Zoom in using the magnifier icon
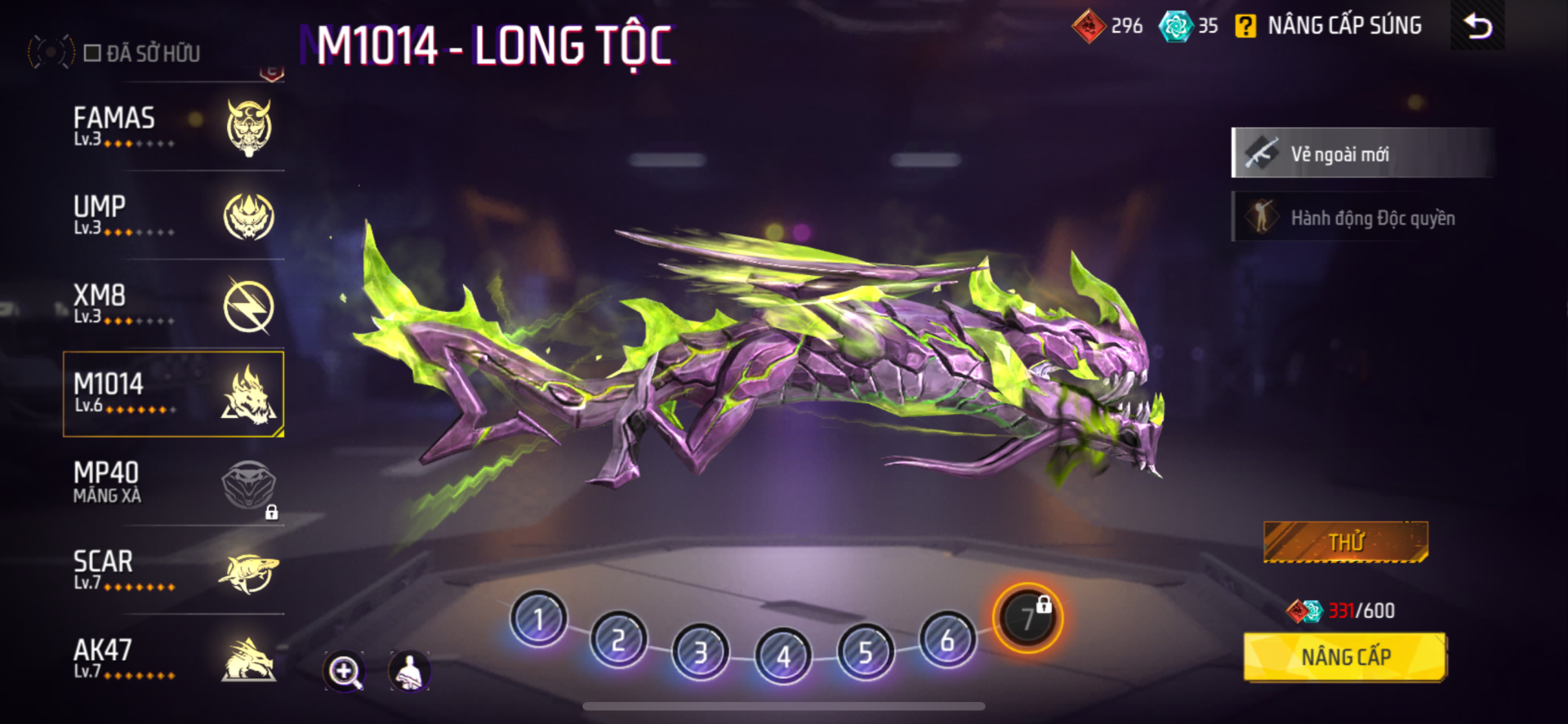Viewport: 1568px width, 724px height. (x=344, y=672)
